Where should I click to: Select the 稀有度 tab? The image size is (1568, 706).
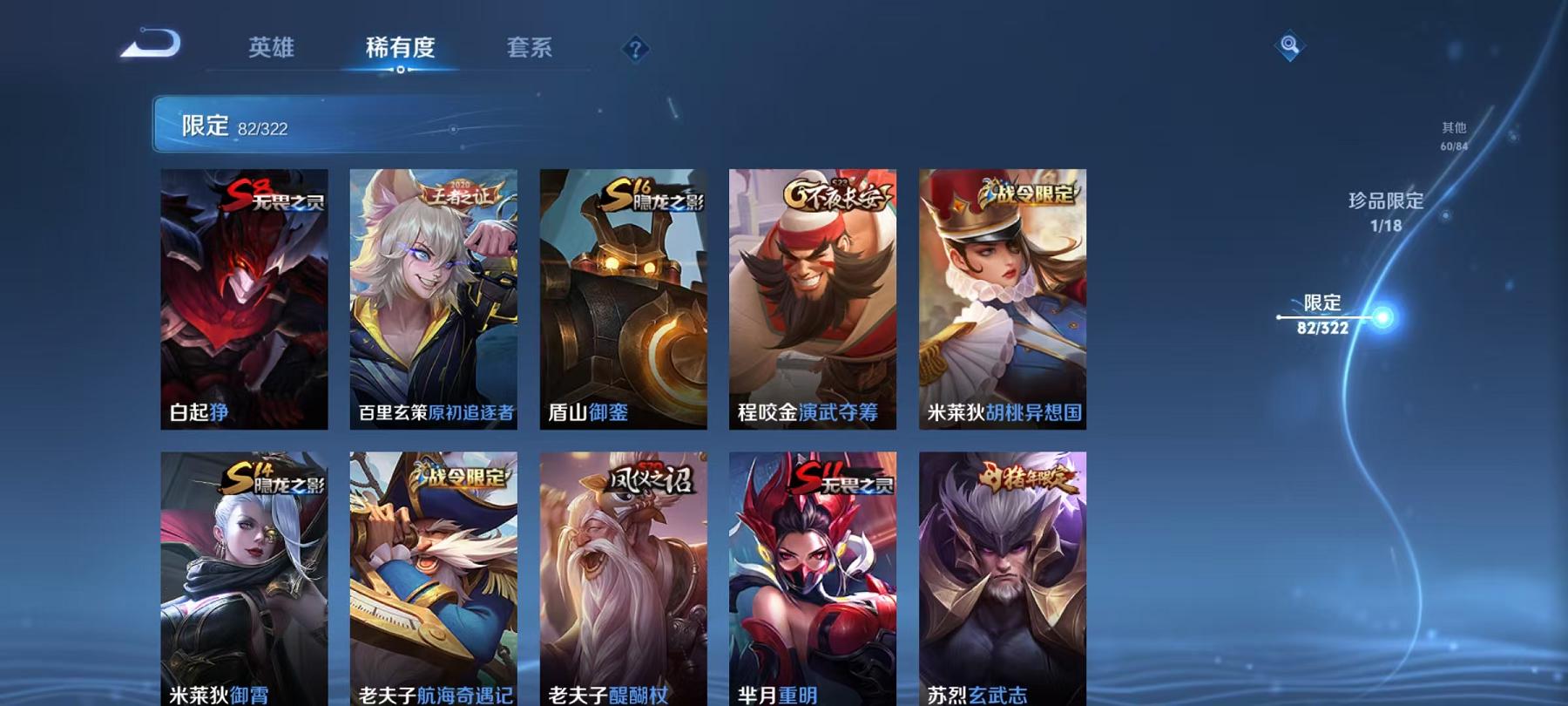click(x=400, y=50)
